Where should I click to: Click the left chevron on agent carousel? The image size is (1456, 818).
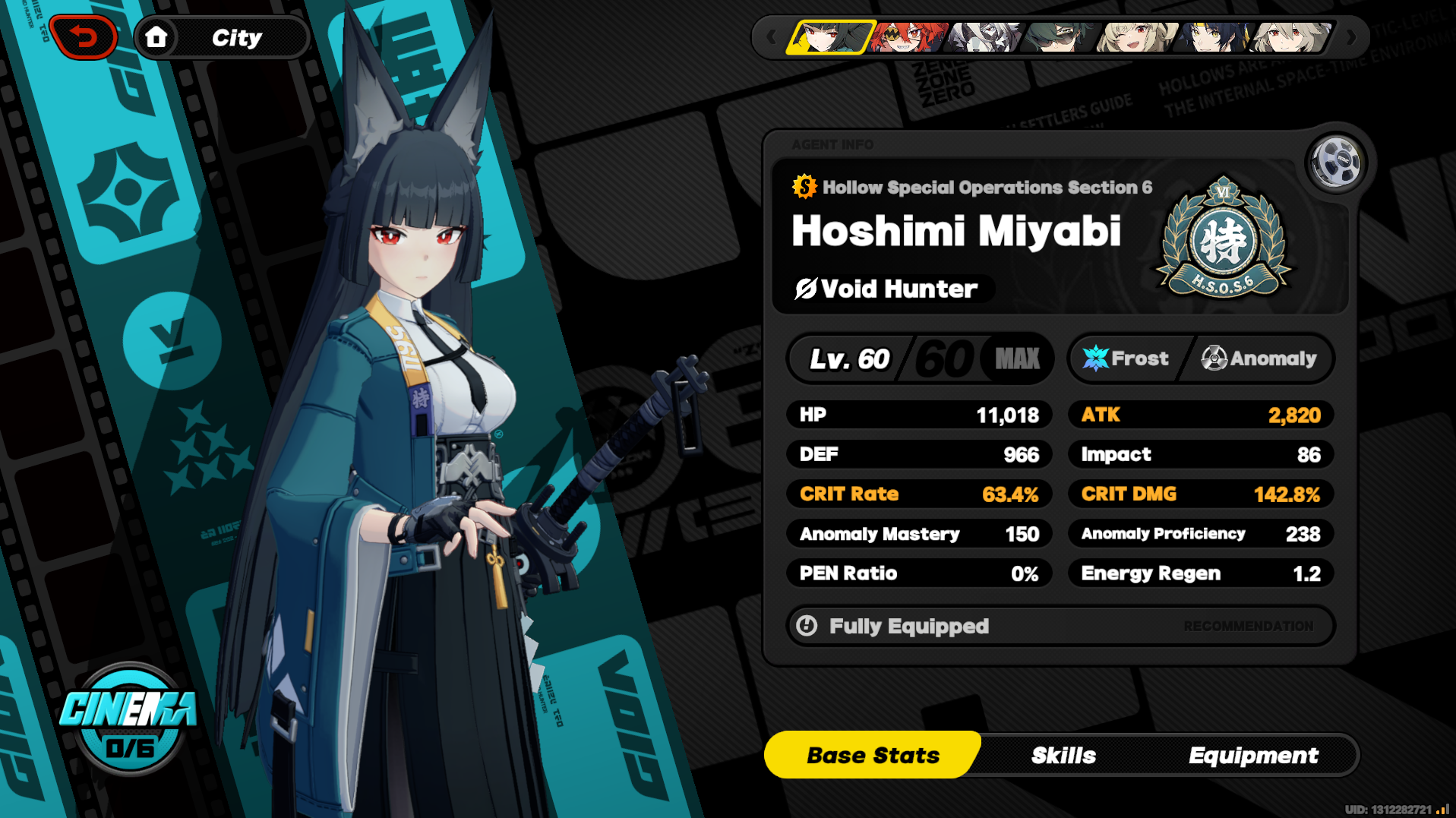[x=772, y=36]
